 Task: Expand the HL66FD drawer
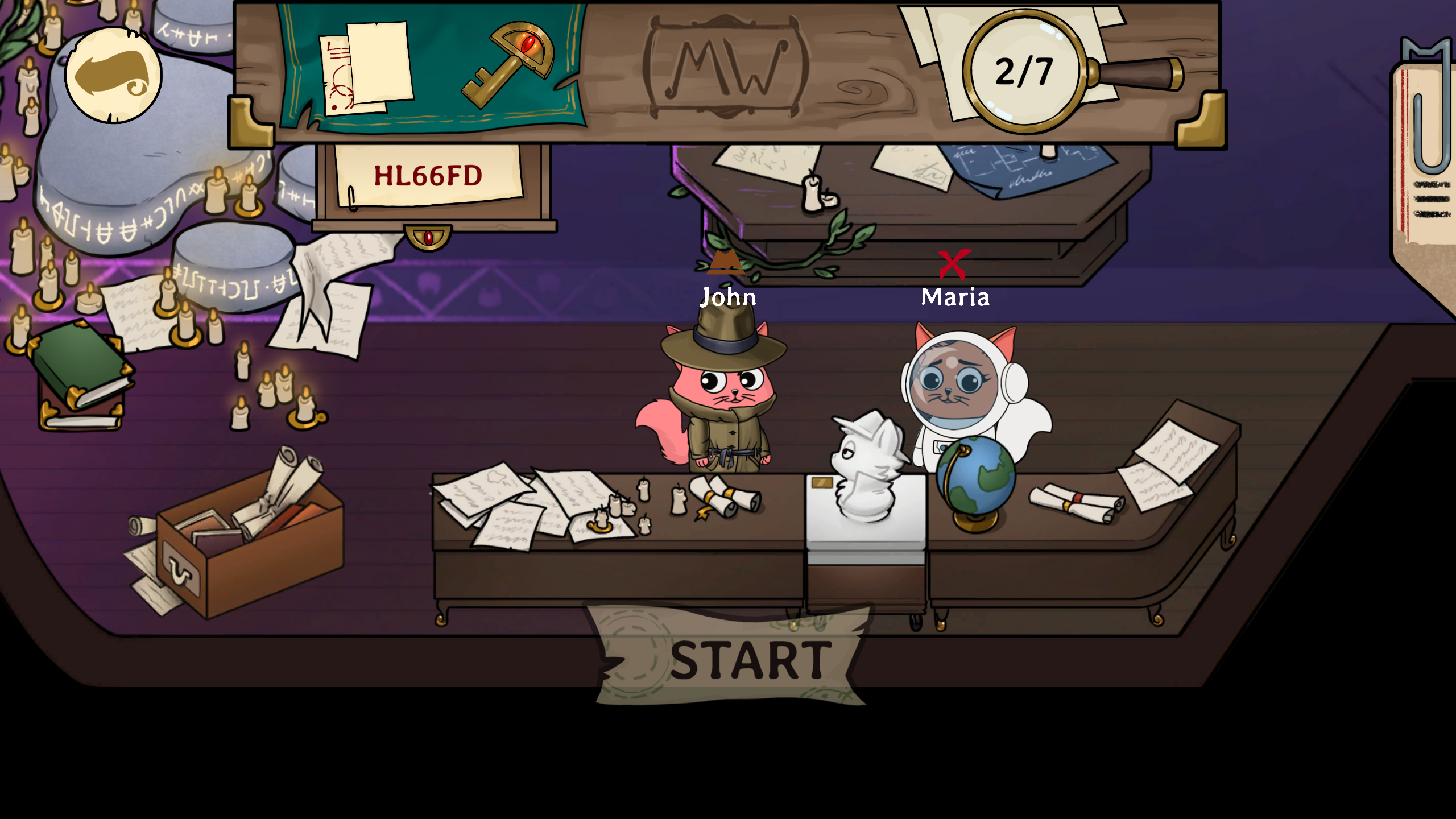435,188
